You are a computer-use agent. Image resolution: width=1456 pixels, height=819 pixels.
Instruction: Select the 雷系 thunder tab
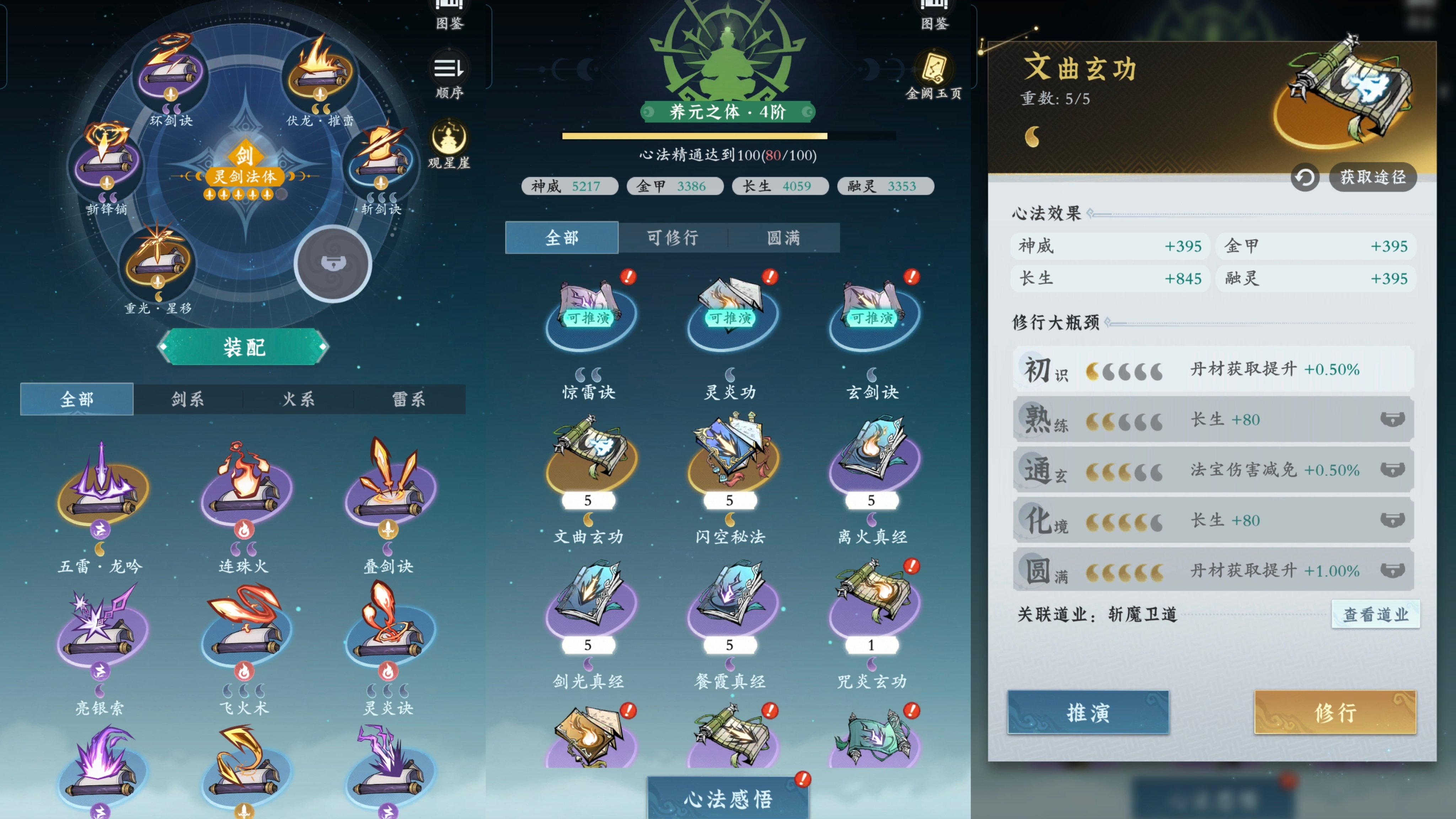409,399
